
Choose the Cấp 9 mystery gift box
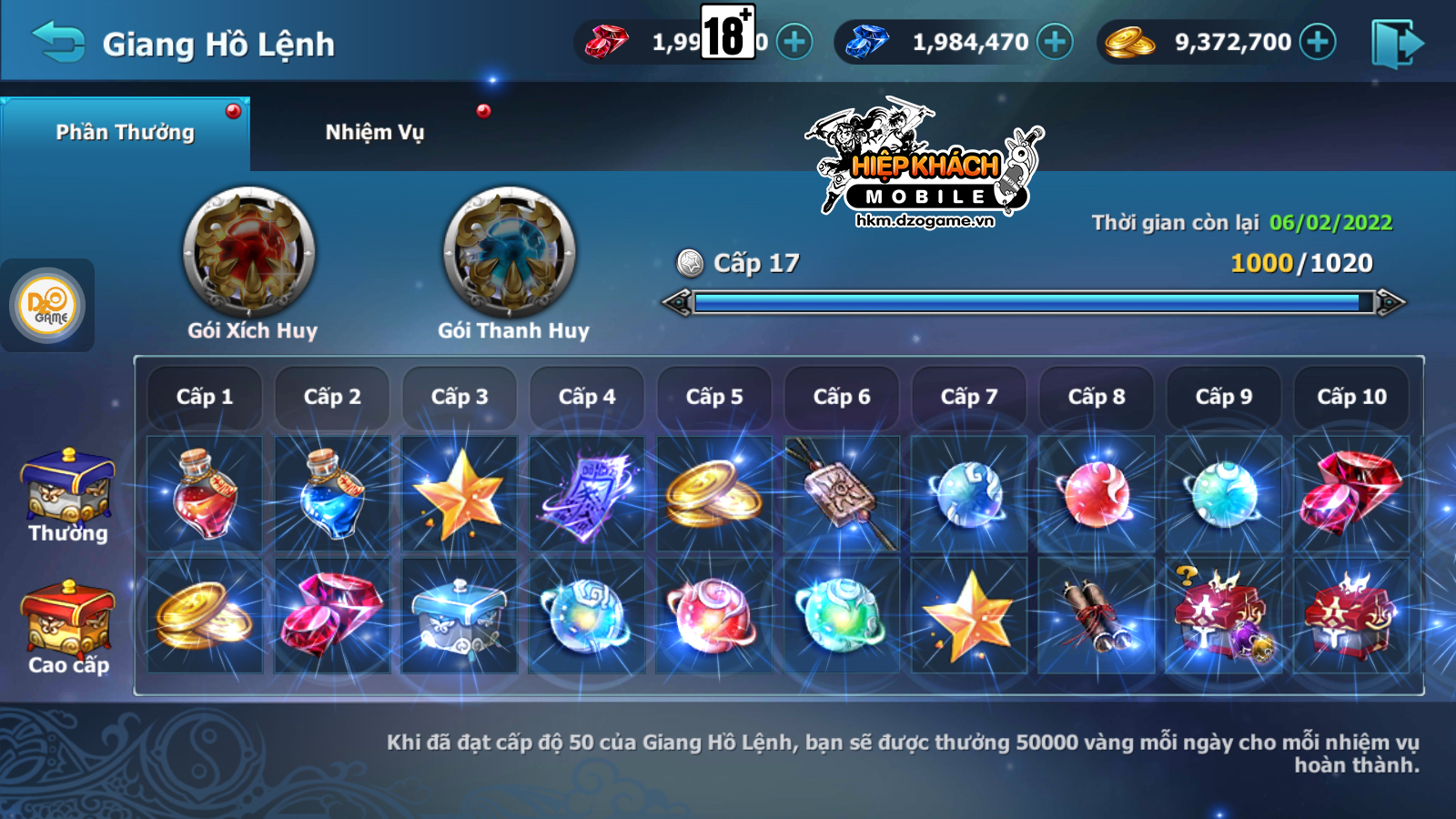1224,616
